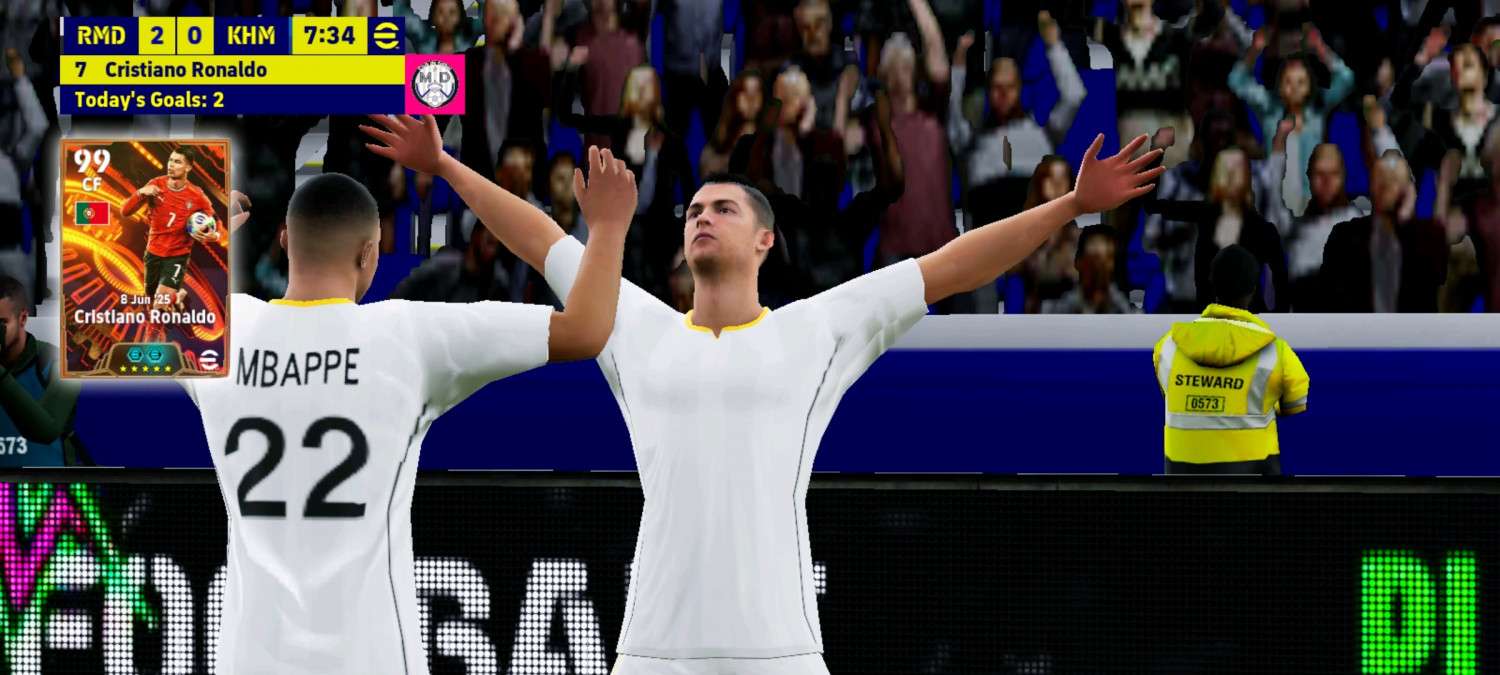Click the pink MD badge logo
Viewport: 1500px width, 675px height.
[435, 84]
